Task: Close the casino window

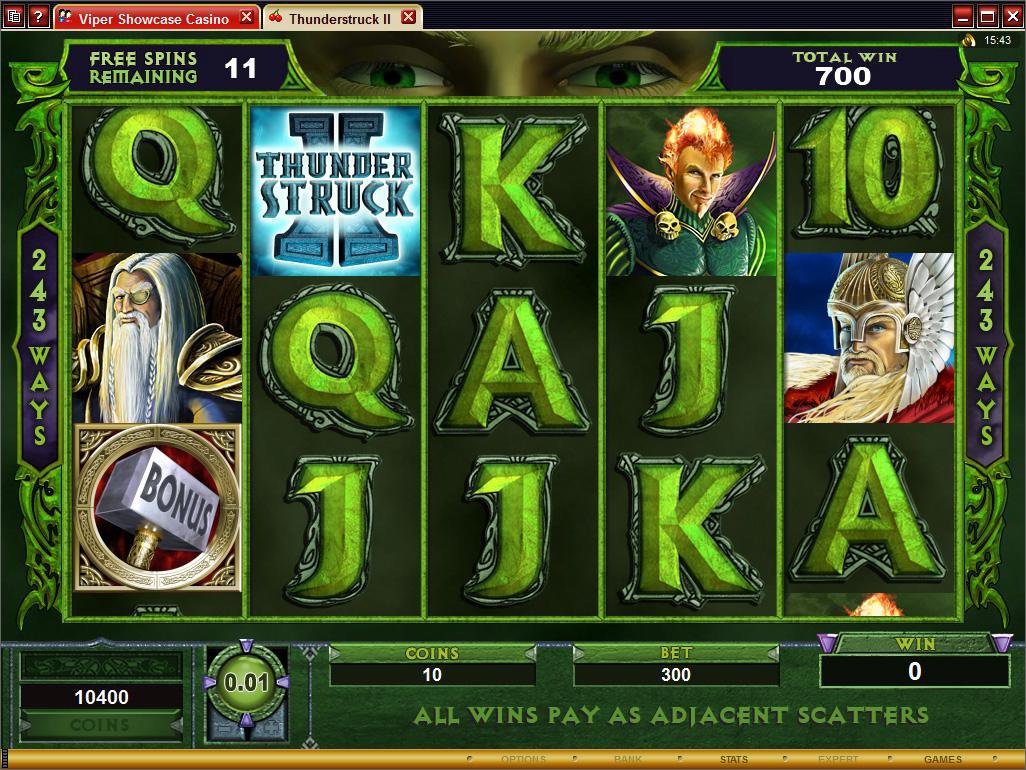Action: (1011, 17)
